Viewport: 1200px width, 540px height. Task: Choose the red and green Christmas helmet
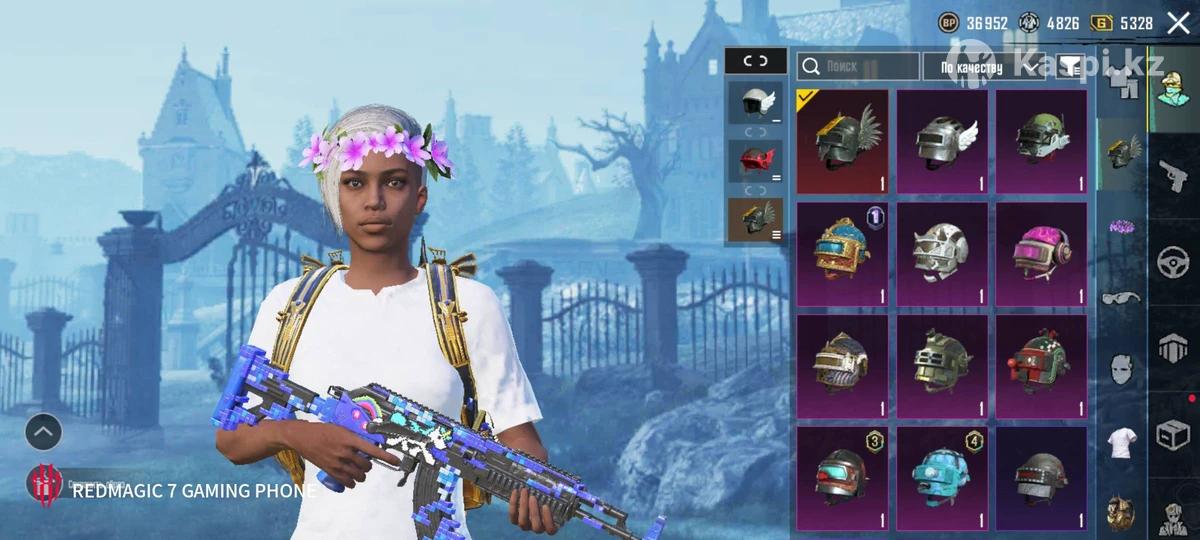click(1041, 366)
